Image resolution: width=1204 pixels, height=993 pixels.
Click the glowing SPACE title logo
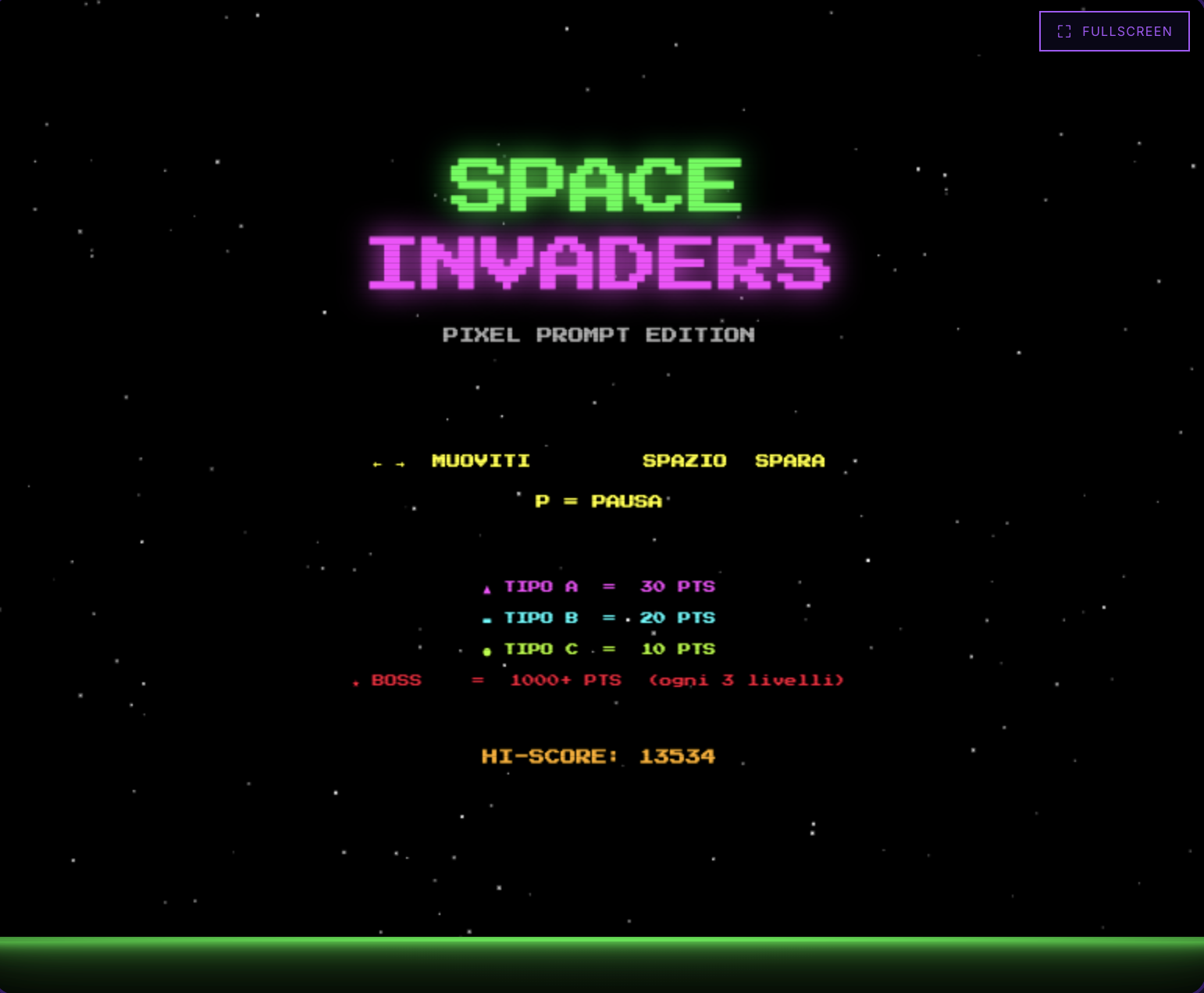(595, 183)
